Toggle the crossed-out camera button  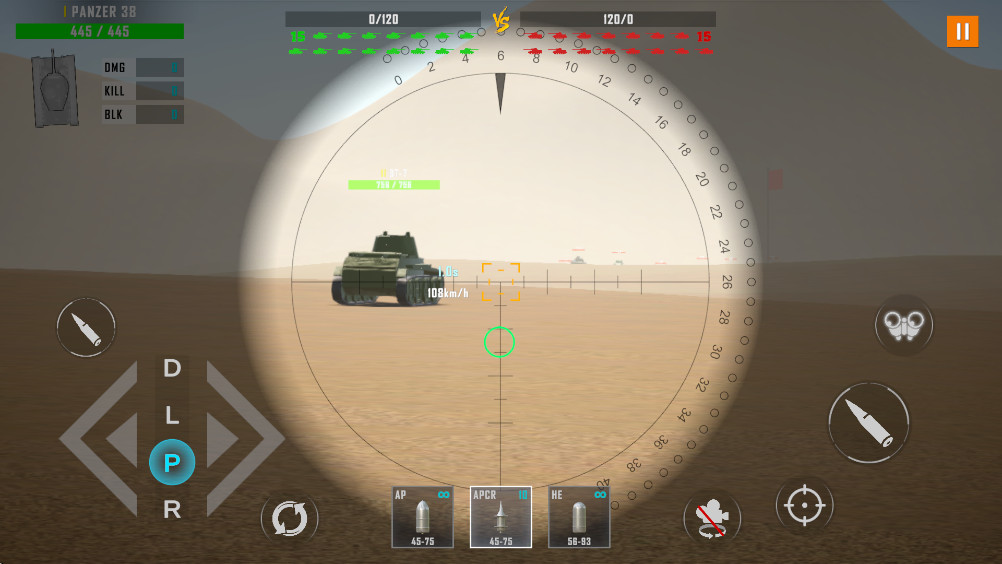(x=712, y=519)
